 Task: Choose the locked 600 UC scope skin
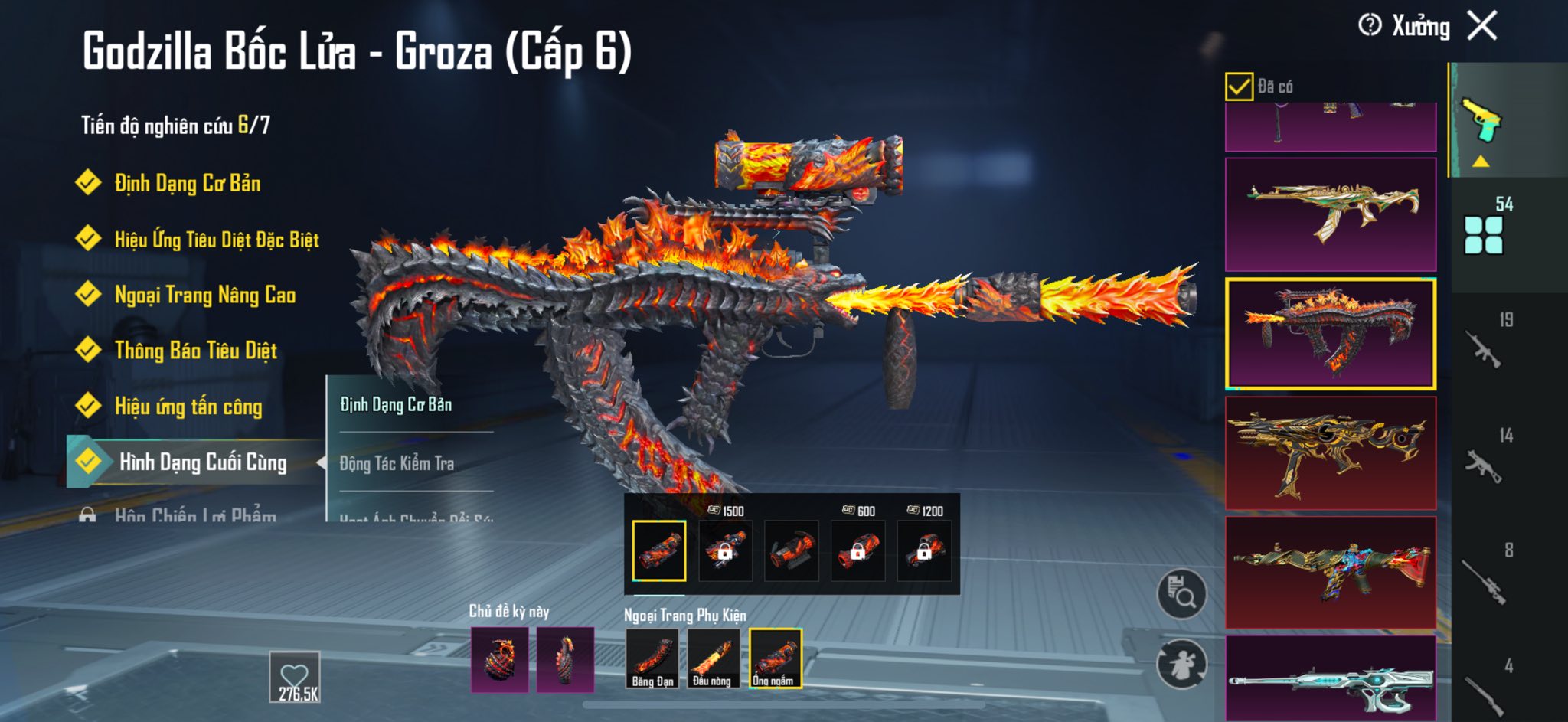point(857,550)
